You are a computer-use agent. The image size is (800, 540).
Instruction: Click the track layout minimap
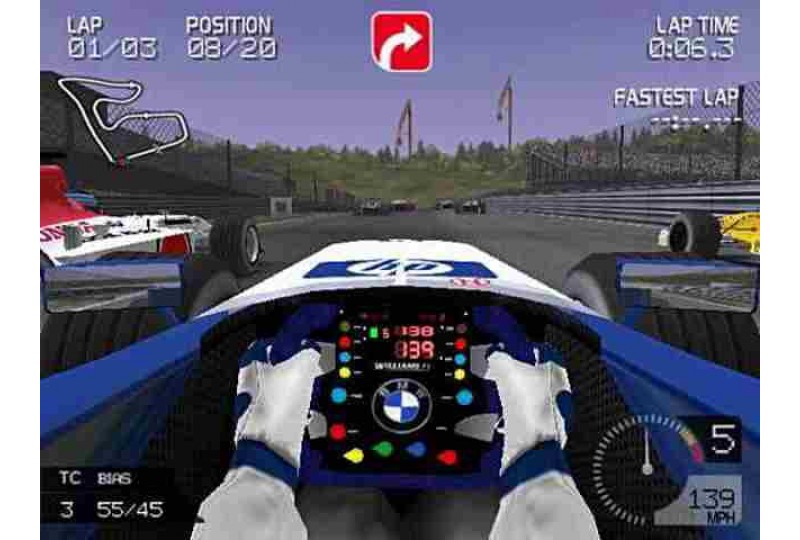[x=122, y=116]
